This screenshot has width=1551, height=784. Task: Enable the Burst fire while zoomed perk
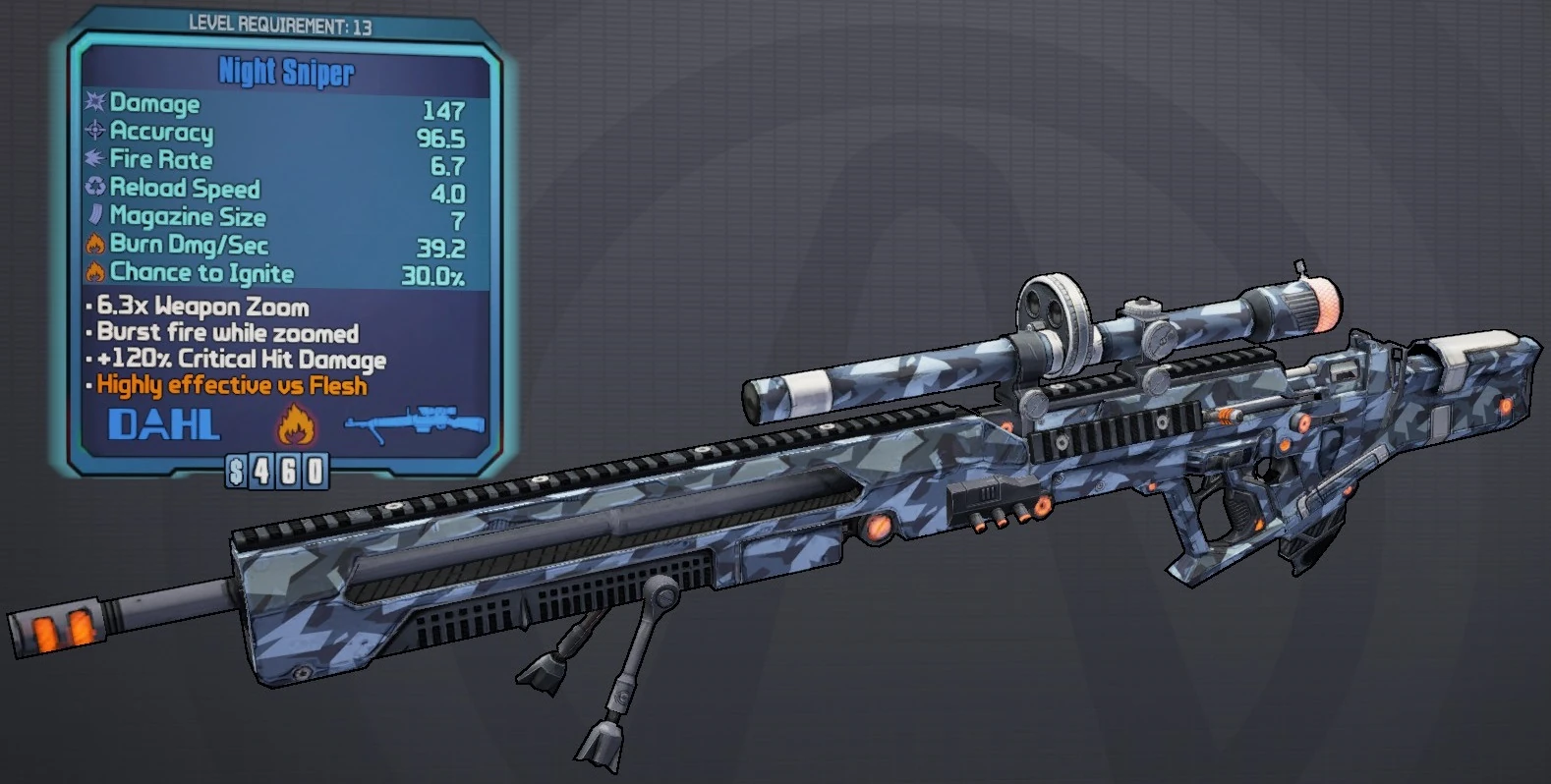click(223, 333)
